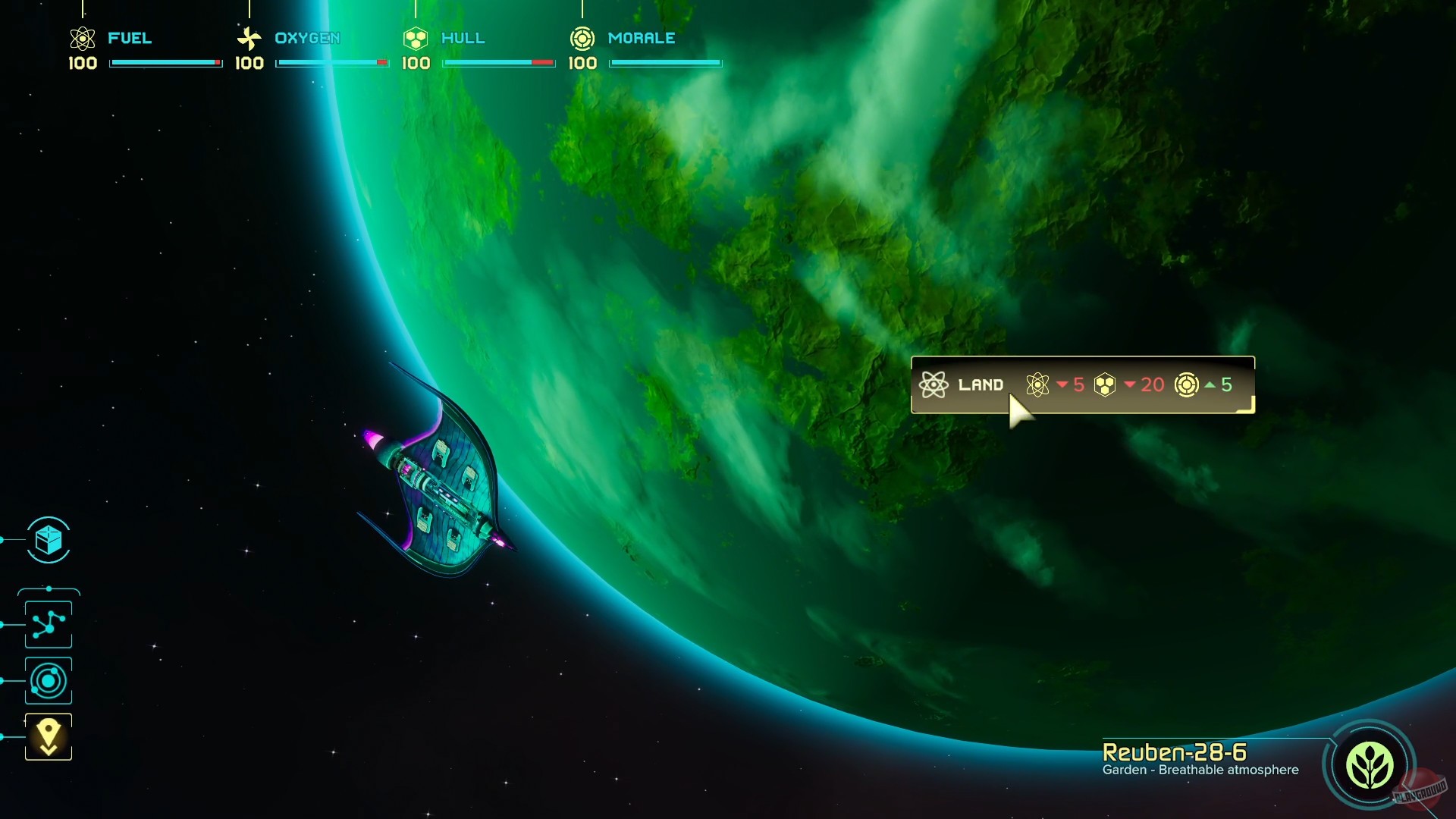Select the tech network icon in the sidebar
1456x819 pixels.
(x=48, y=624)
